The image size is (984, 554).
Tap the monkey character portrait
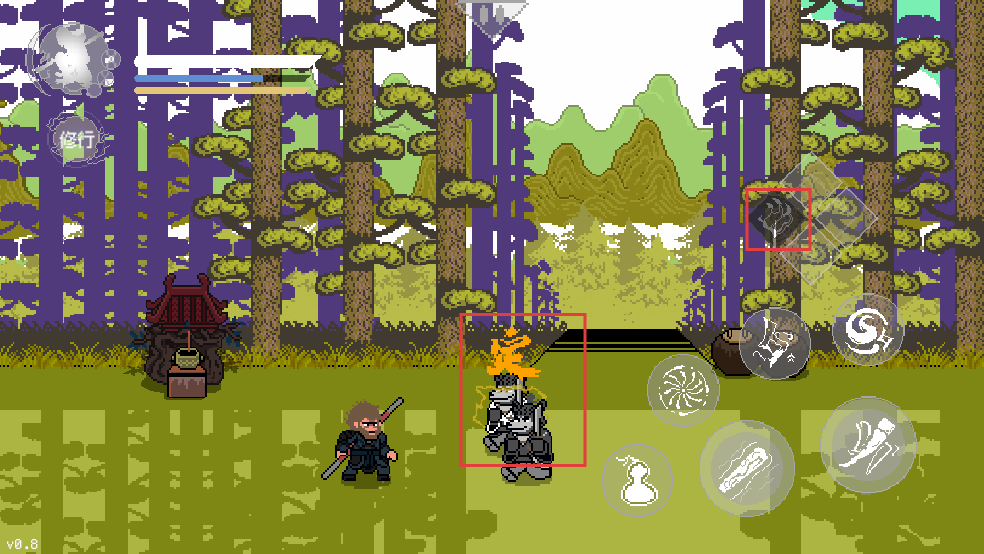(70, 58)
